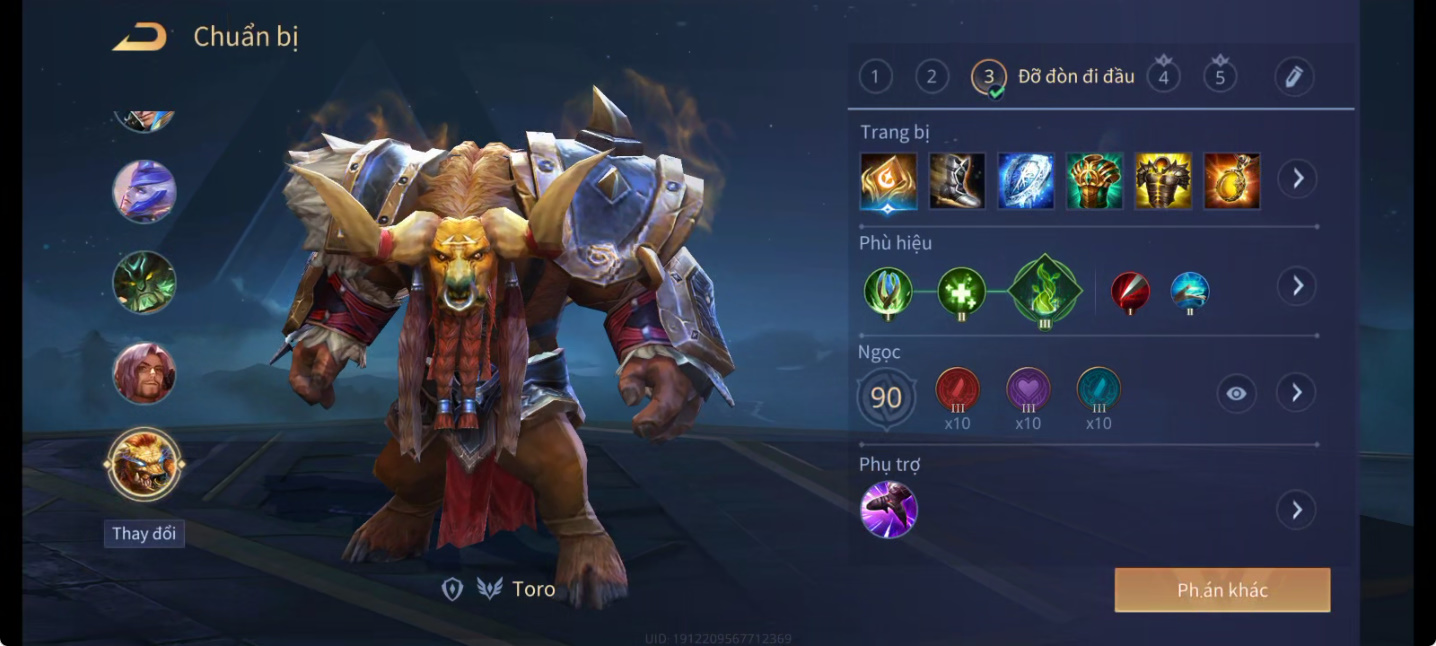Click Thay đổi to change hero
This screenshot has width=1436, height=646.
coord(144,533)
